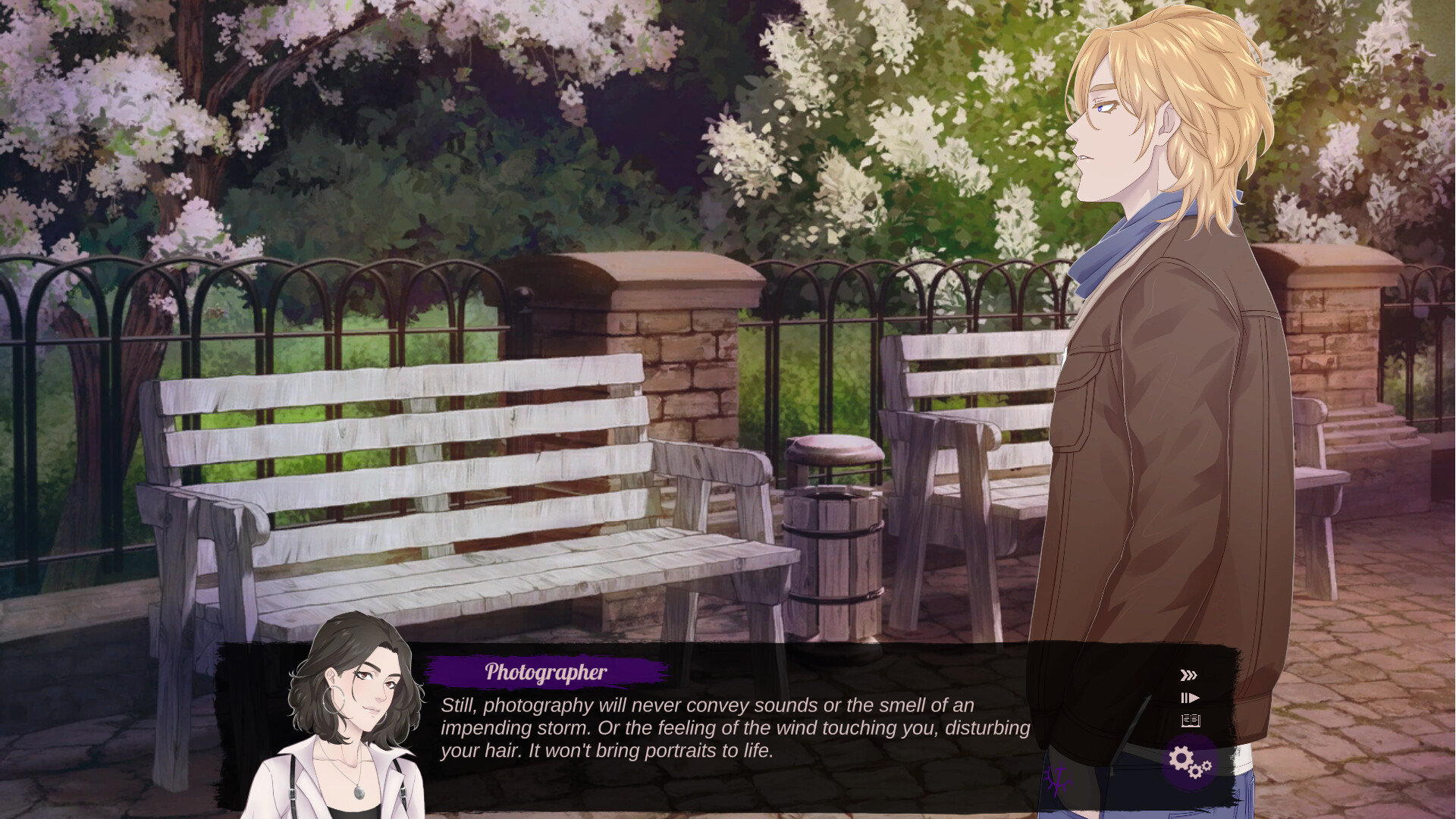Start auto-advance mode with the play-pause icon
1456x819 pixels.
1191,697
